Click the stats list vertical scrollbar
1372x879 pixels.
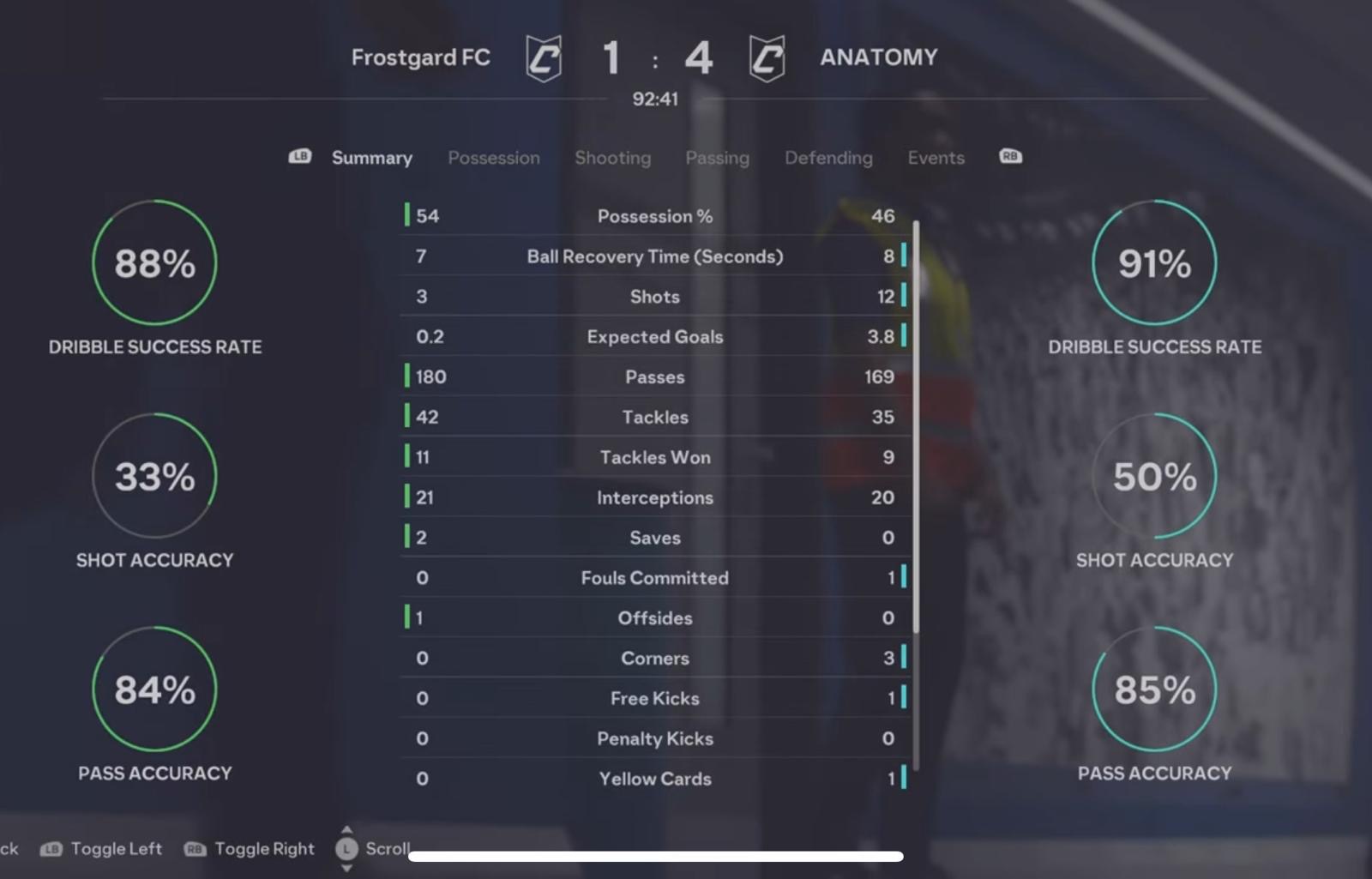(916, 429)
